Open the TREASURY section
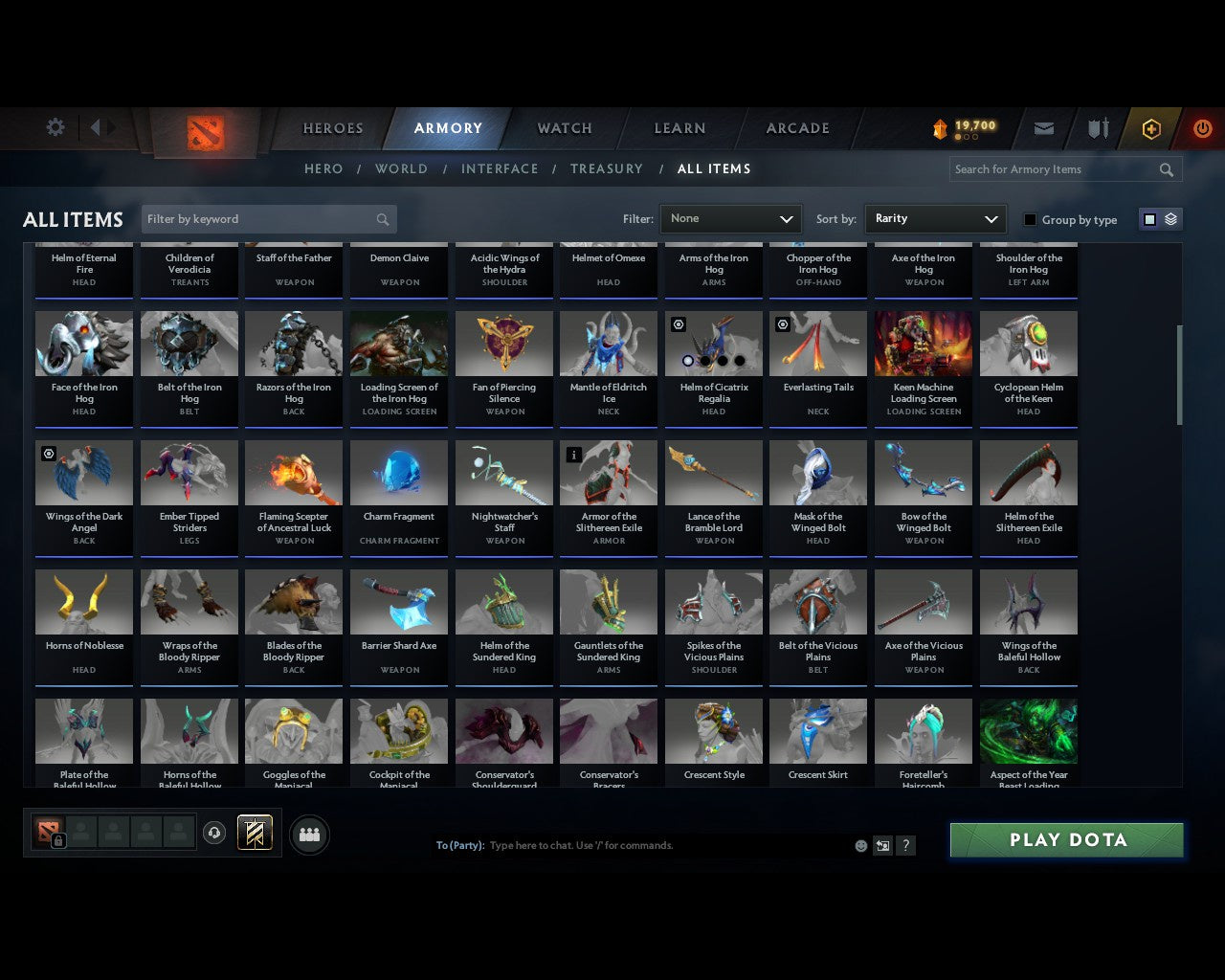 pyautogui.click(x=606, y=168)
